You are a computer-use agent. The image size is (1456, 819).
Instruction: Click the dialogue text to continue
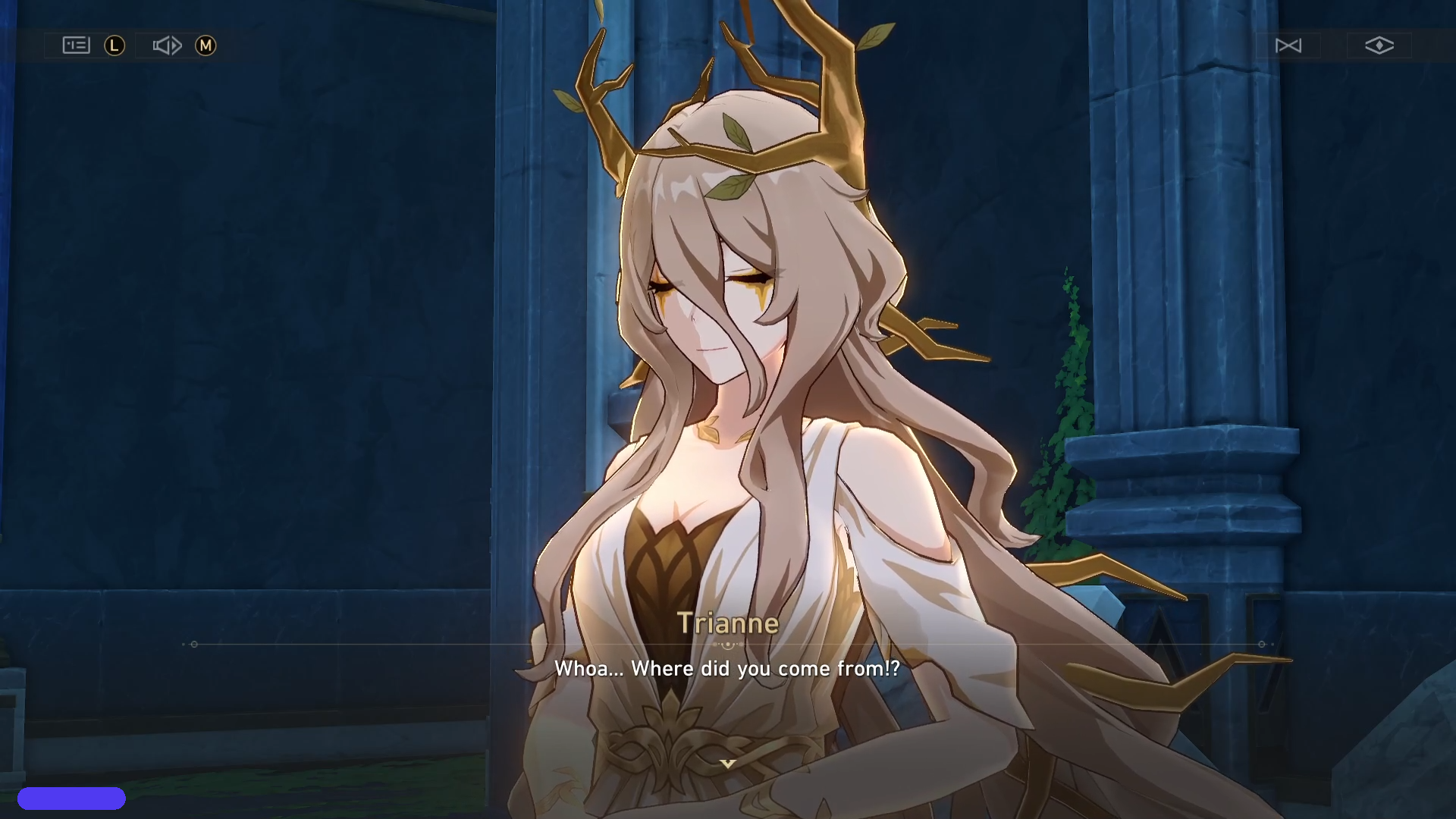[728, 669]
